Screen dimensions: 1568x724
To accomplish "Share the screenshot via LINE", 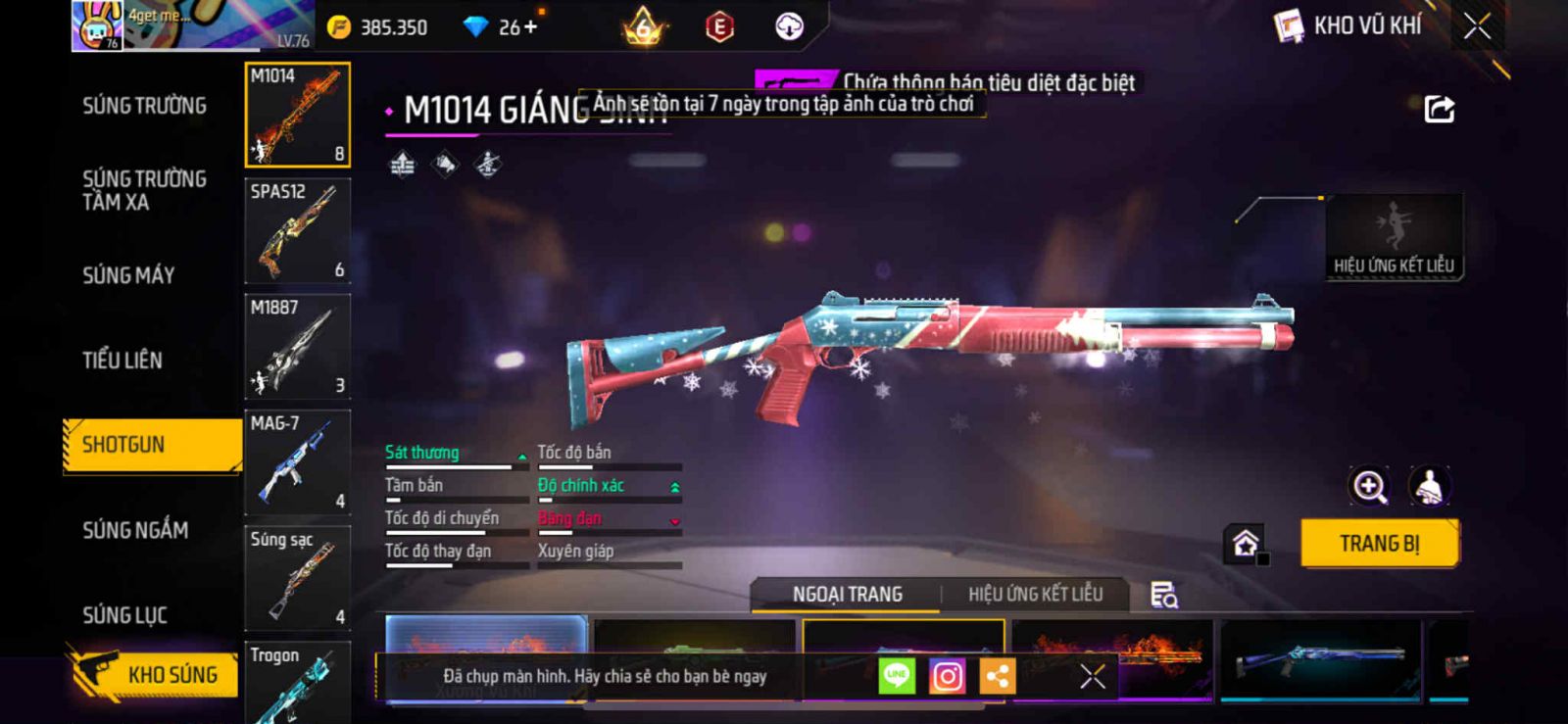I will [896, 676].
